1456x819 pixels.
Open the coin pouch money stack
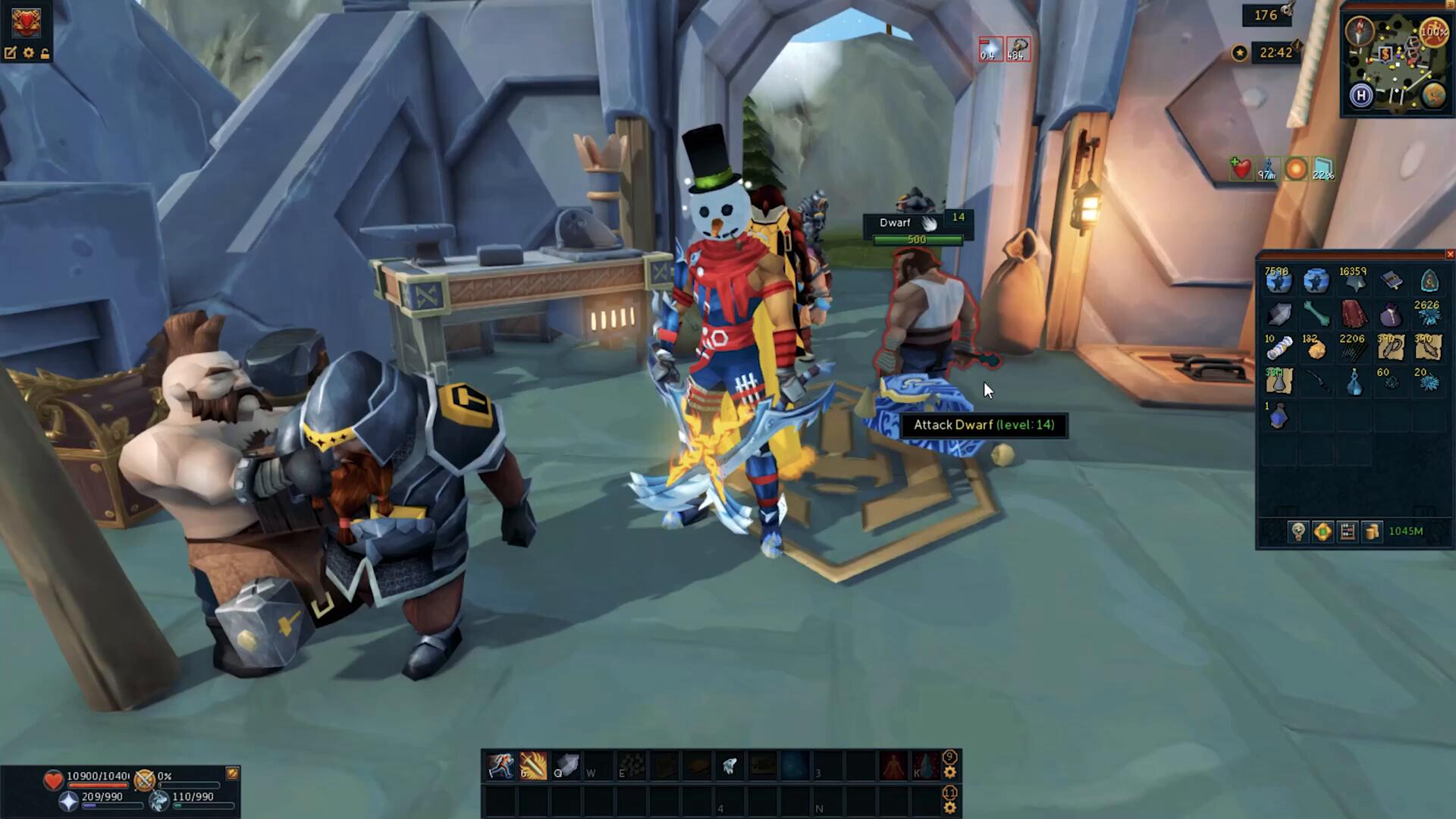[1372, 532]
